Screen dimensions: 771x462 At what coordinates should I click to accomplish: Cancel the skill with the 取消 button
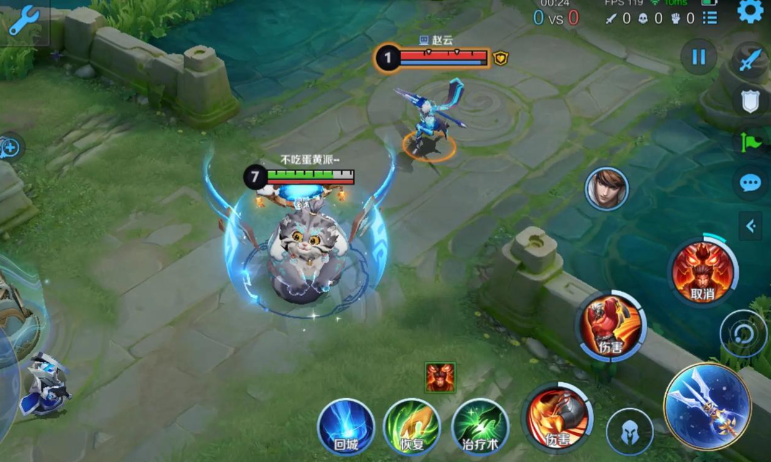[701, 271]
